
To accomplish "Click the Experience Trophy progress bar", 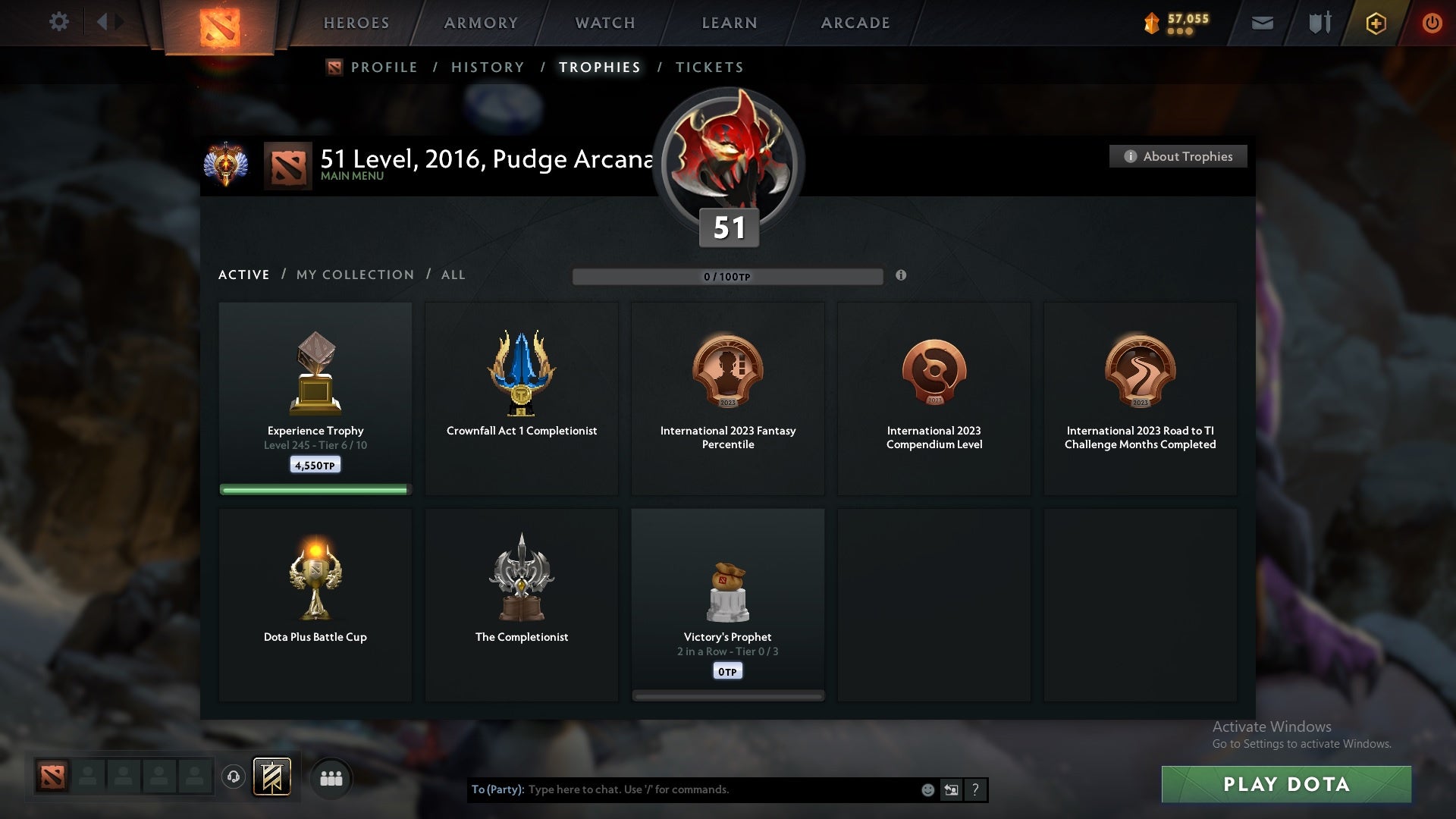I will (x=315, y=489).
